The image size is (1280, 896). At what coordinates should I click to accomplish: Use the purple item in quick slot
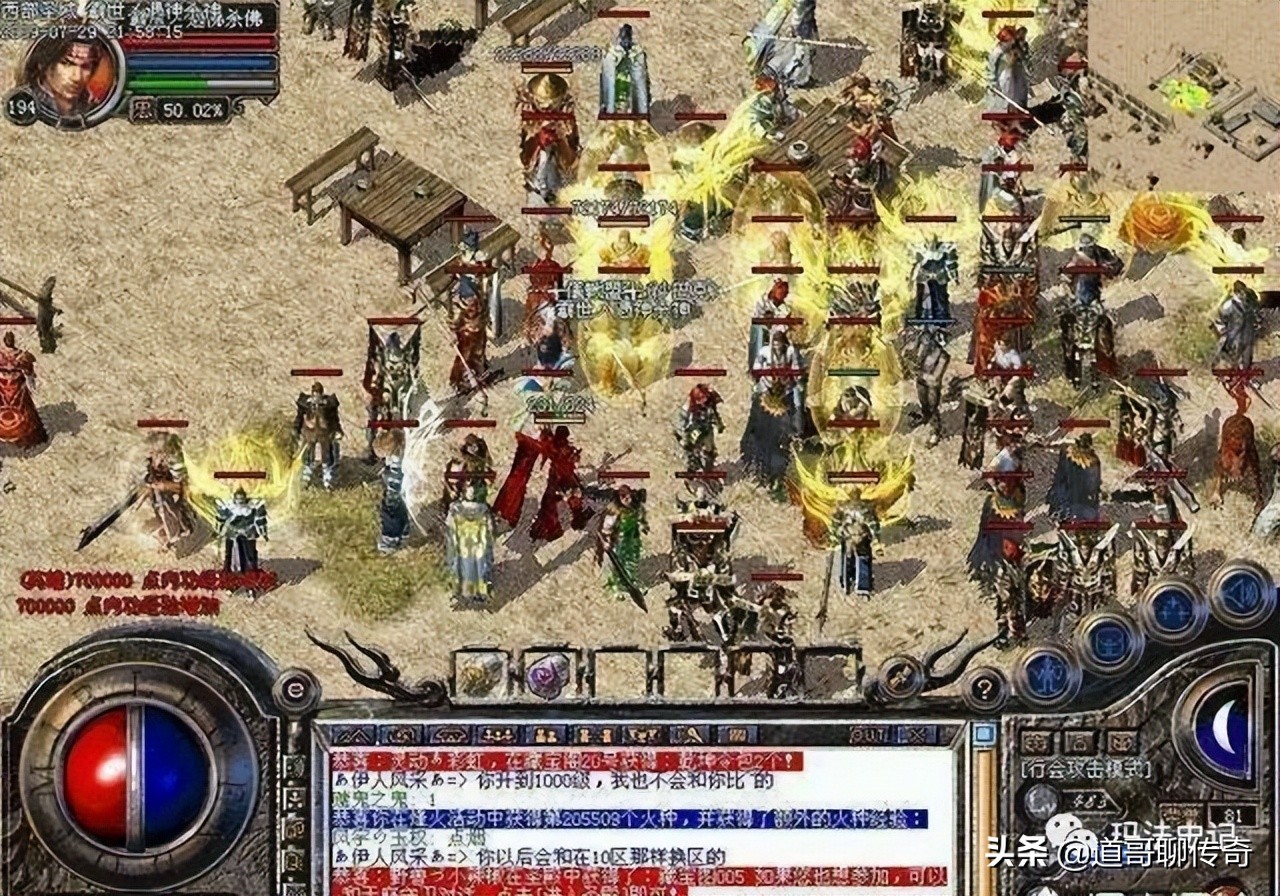tap(547, 675)
